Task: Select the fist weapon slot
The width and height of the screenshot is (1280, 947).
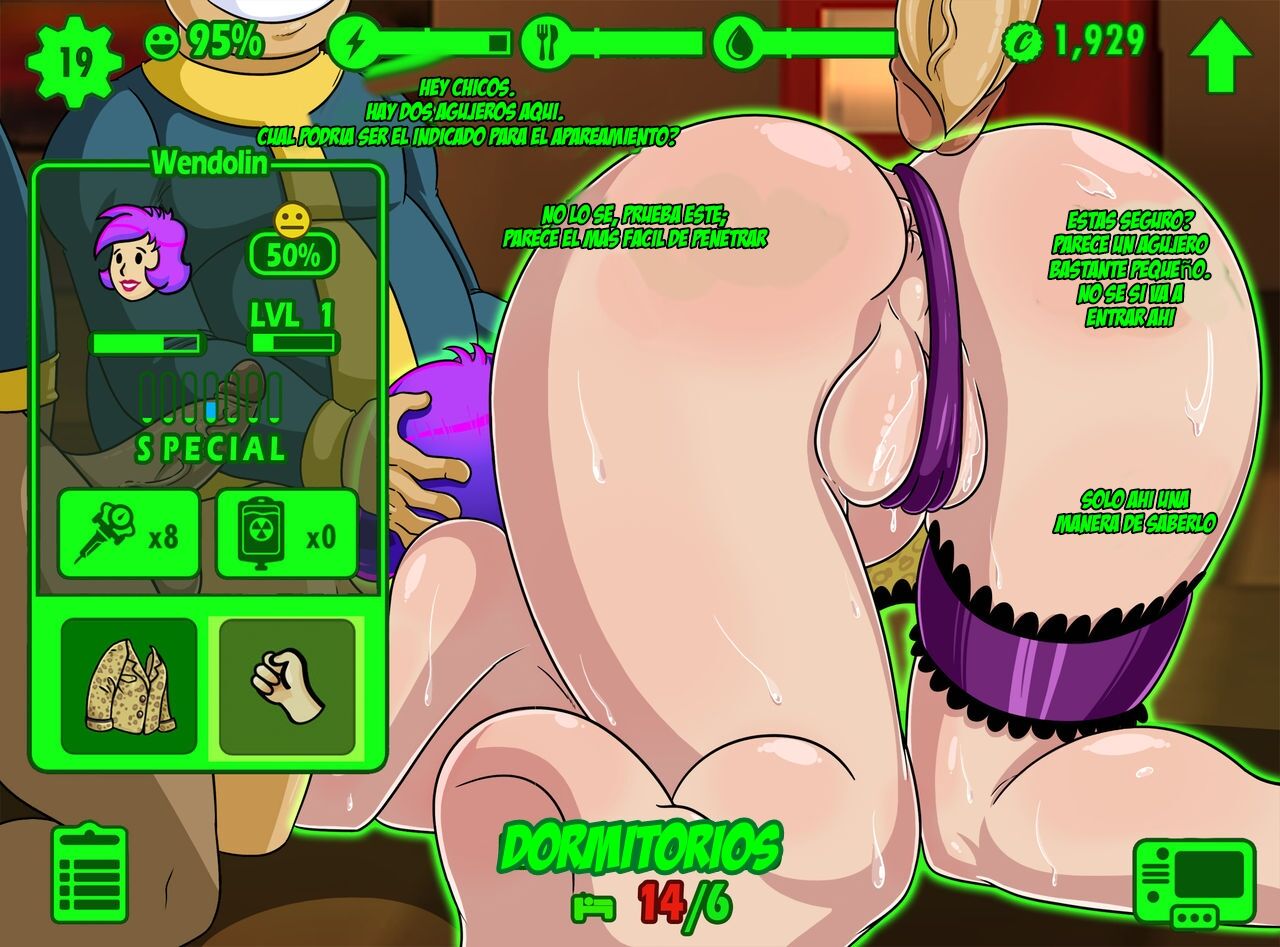Action: (287, 685)
